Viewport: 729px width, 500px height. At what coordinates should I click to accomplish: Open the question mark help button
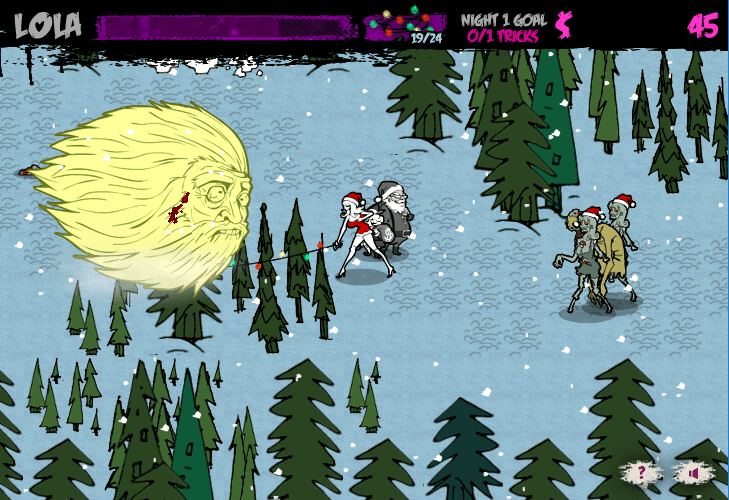641,472
